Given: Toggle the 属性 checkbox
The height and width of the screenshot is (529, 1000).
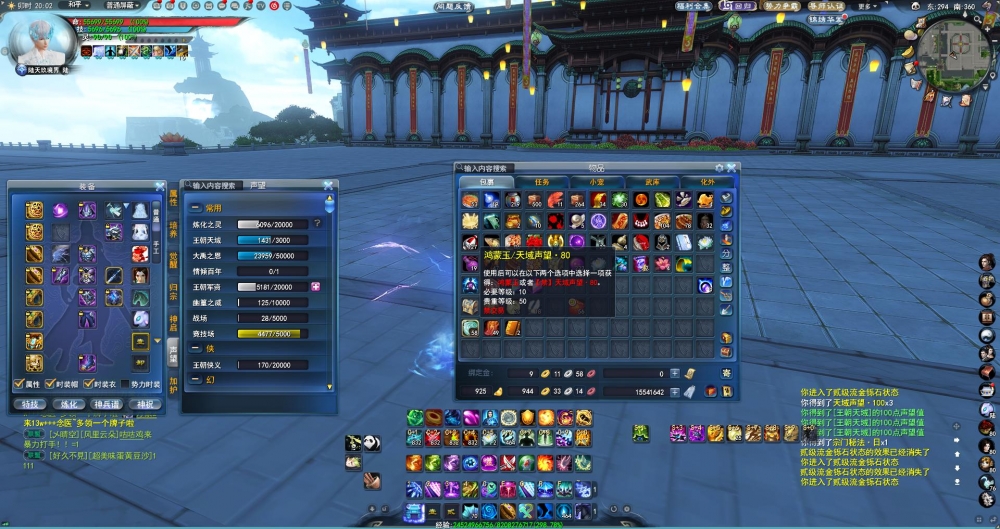Looking at the screenshot, I should 19,384.
